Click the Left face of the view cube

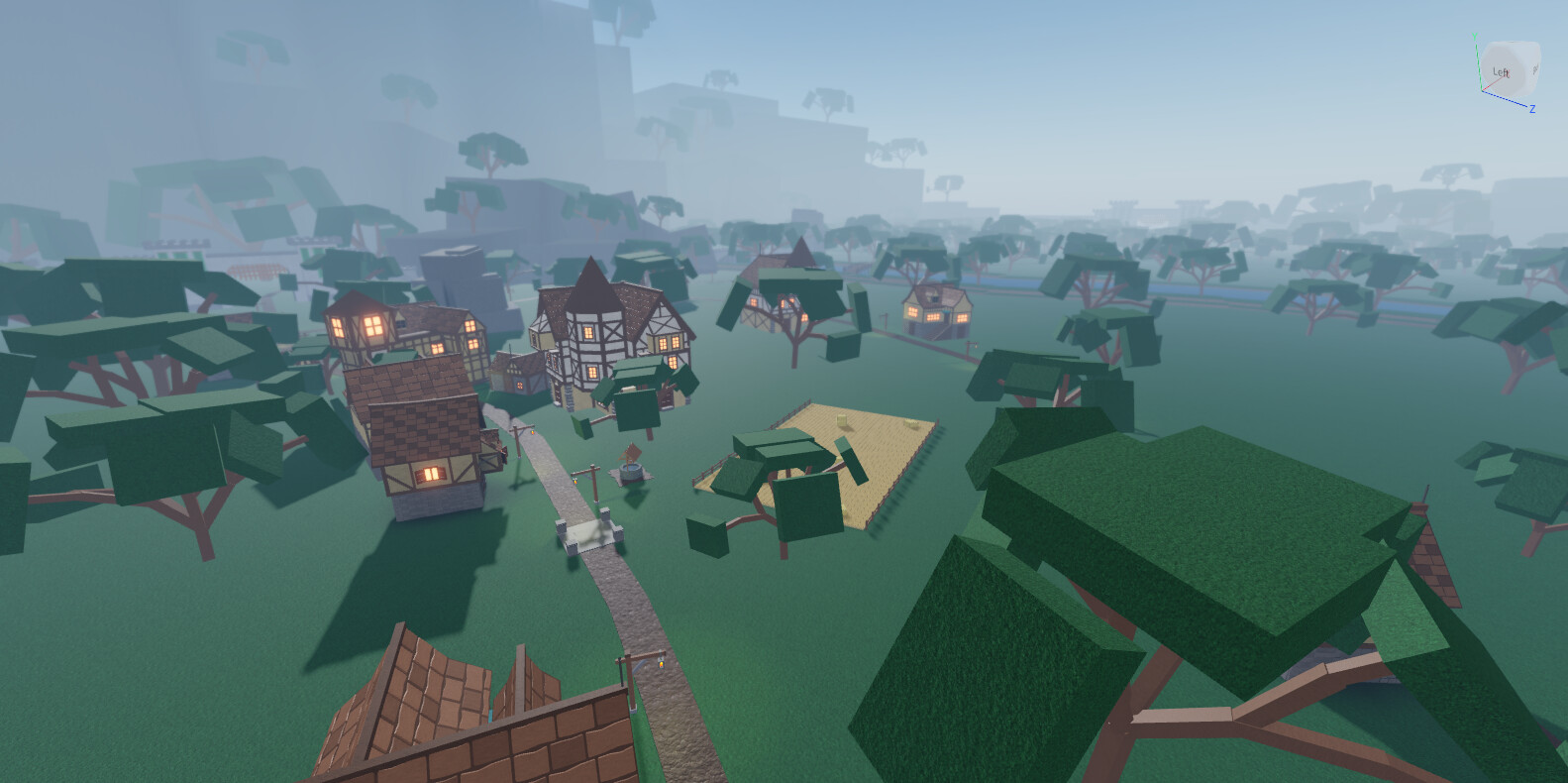point(1502,71)
